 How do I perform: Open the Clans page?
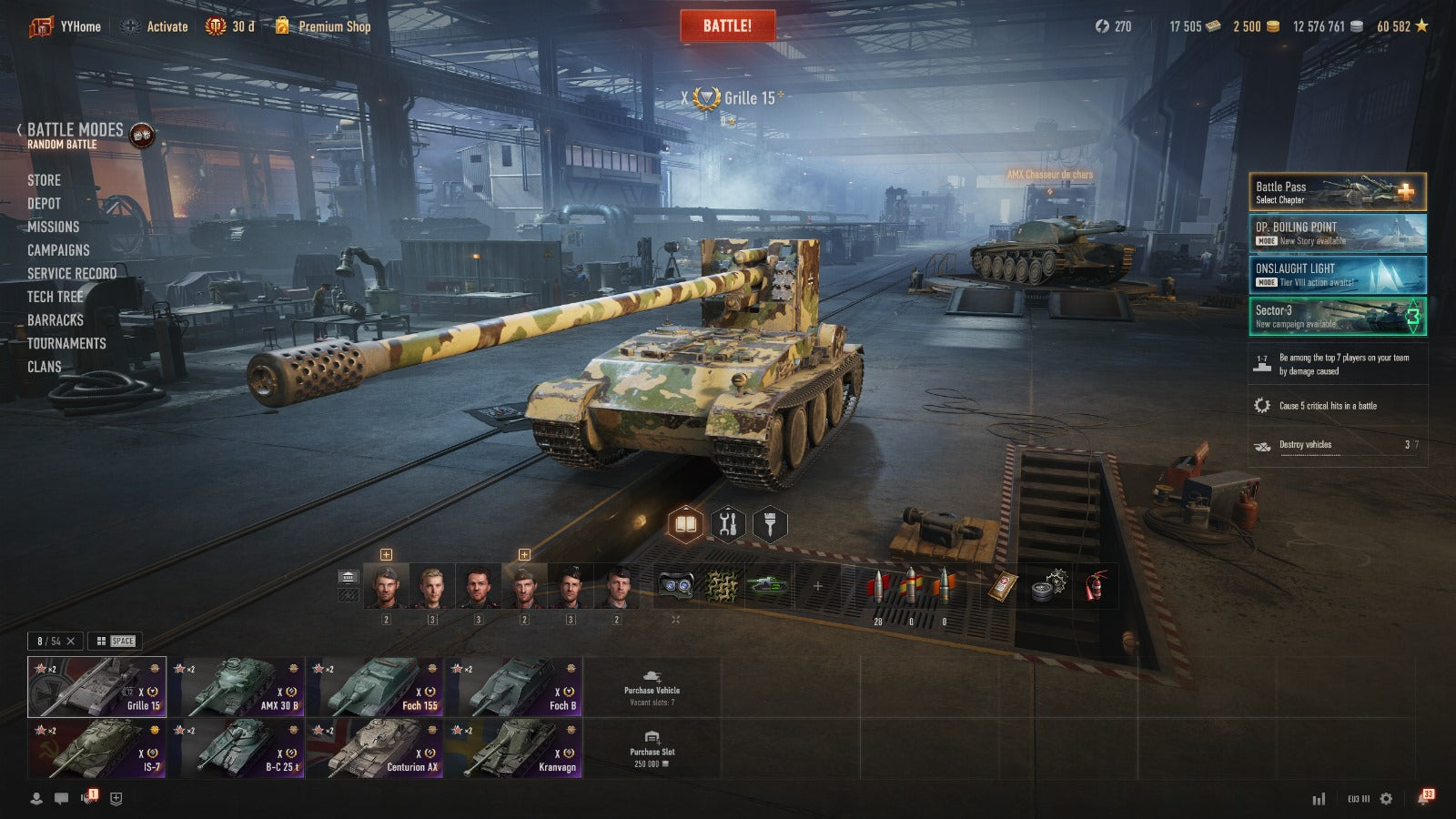[44, 367]
